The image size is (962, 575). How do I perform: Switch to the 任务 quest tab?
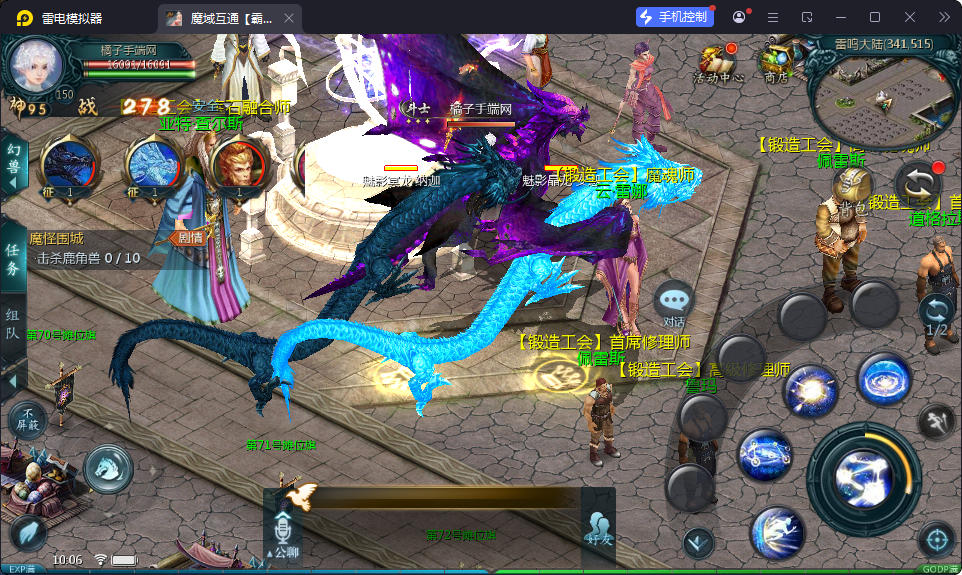[13, 259]
